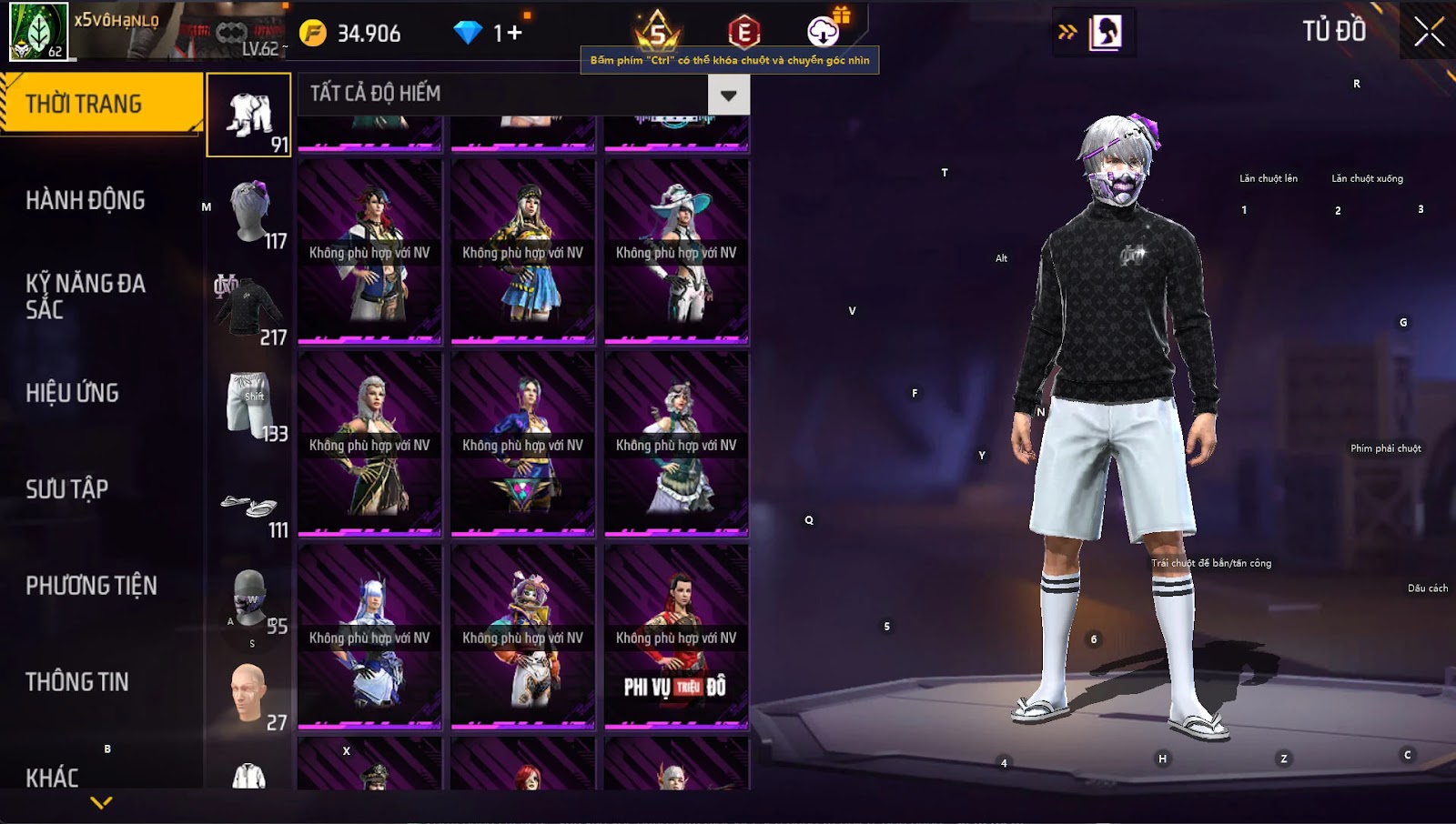The height and width of the screenshot is (824, 1456).
Task: Open the HIỆU ỨNG category
Action: [73, 393]
